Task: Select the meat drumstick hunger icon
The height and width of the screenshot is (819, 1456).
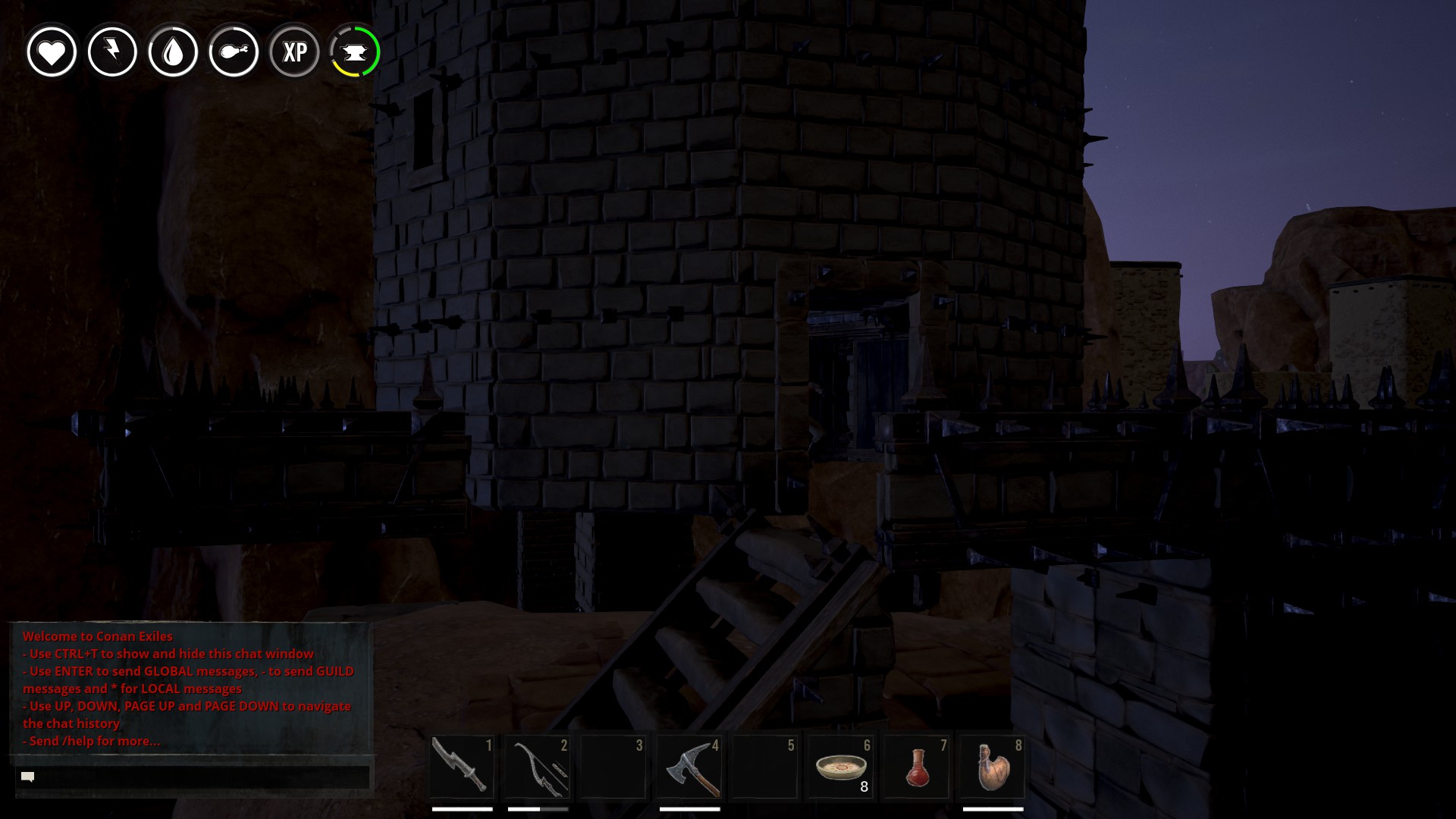Action: pos(234,52)
